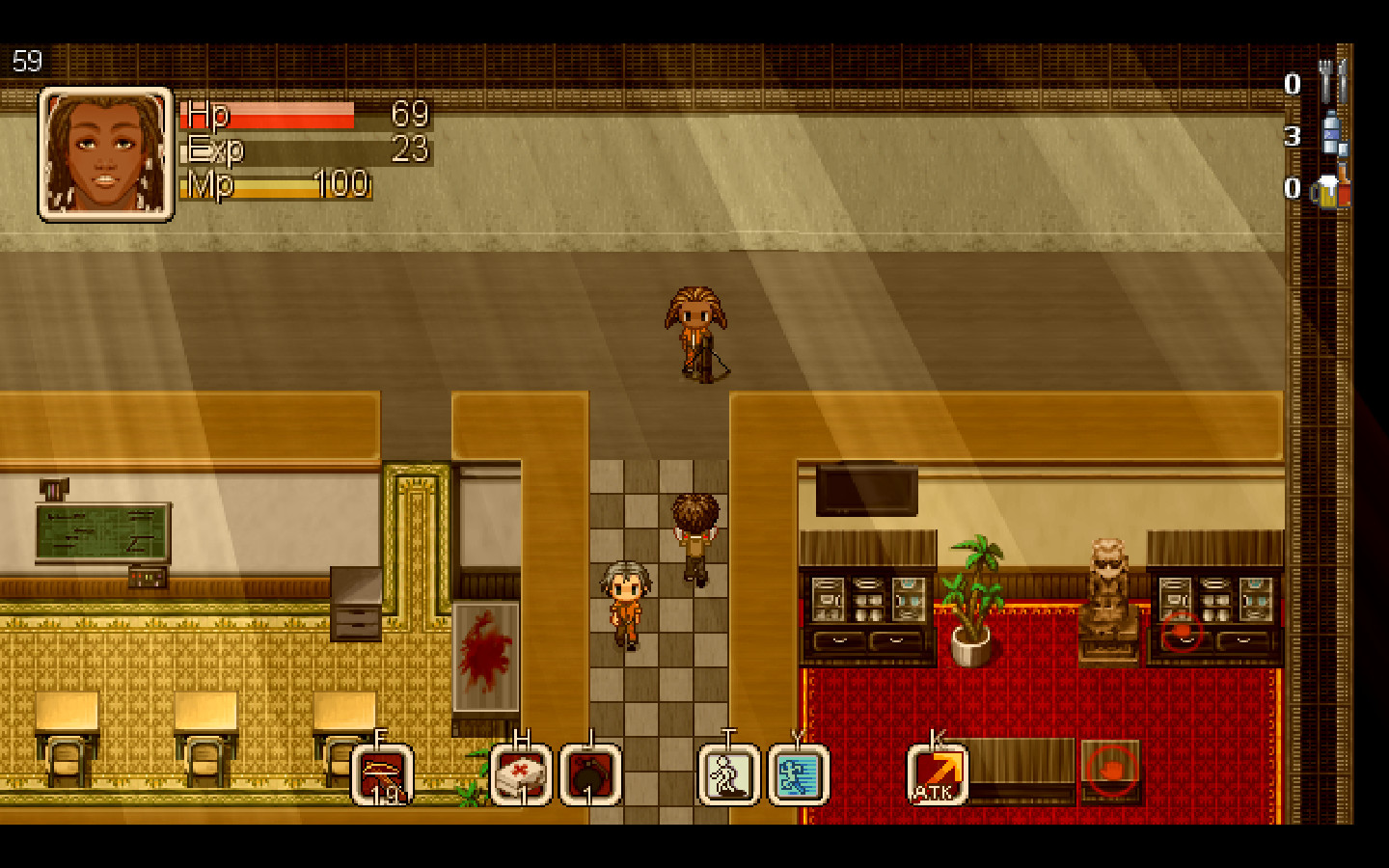
Task: Open the character portrait
Action: 104,154
